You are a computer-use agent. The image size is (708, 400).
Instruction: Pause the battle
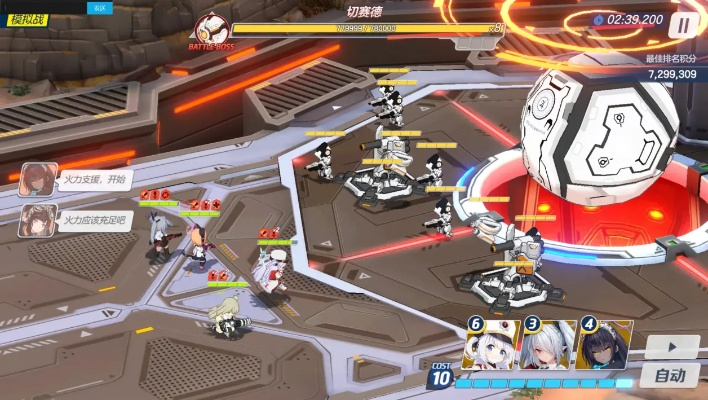pos(684,25)
